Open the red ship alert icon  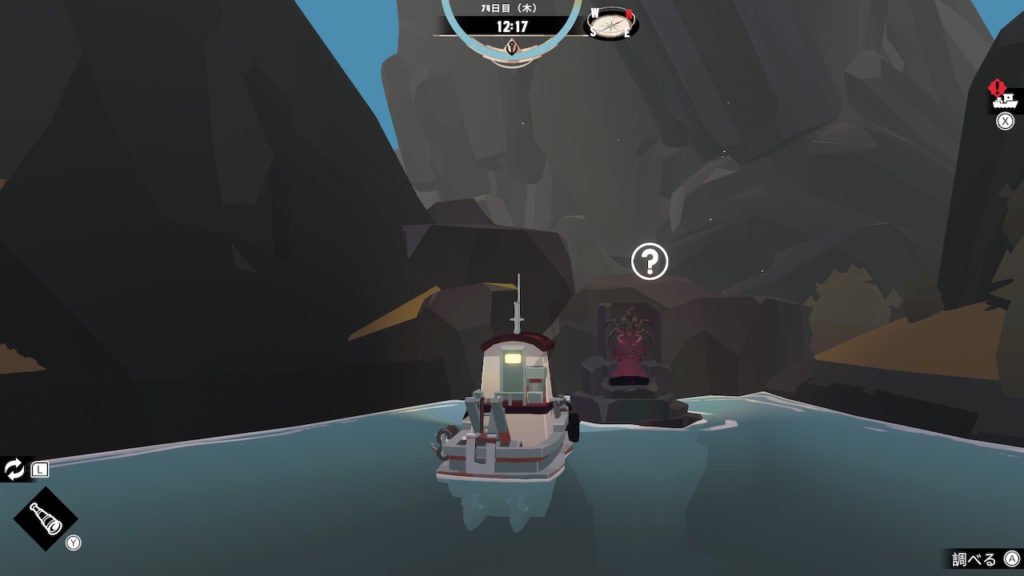coord(1002,97)
